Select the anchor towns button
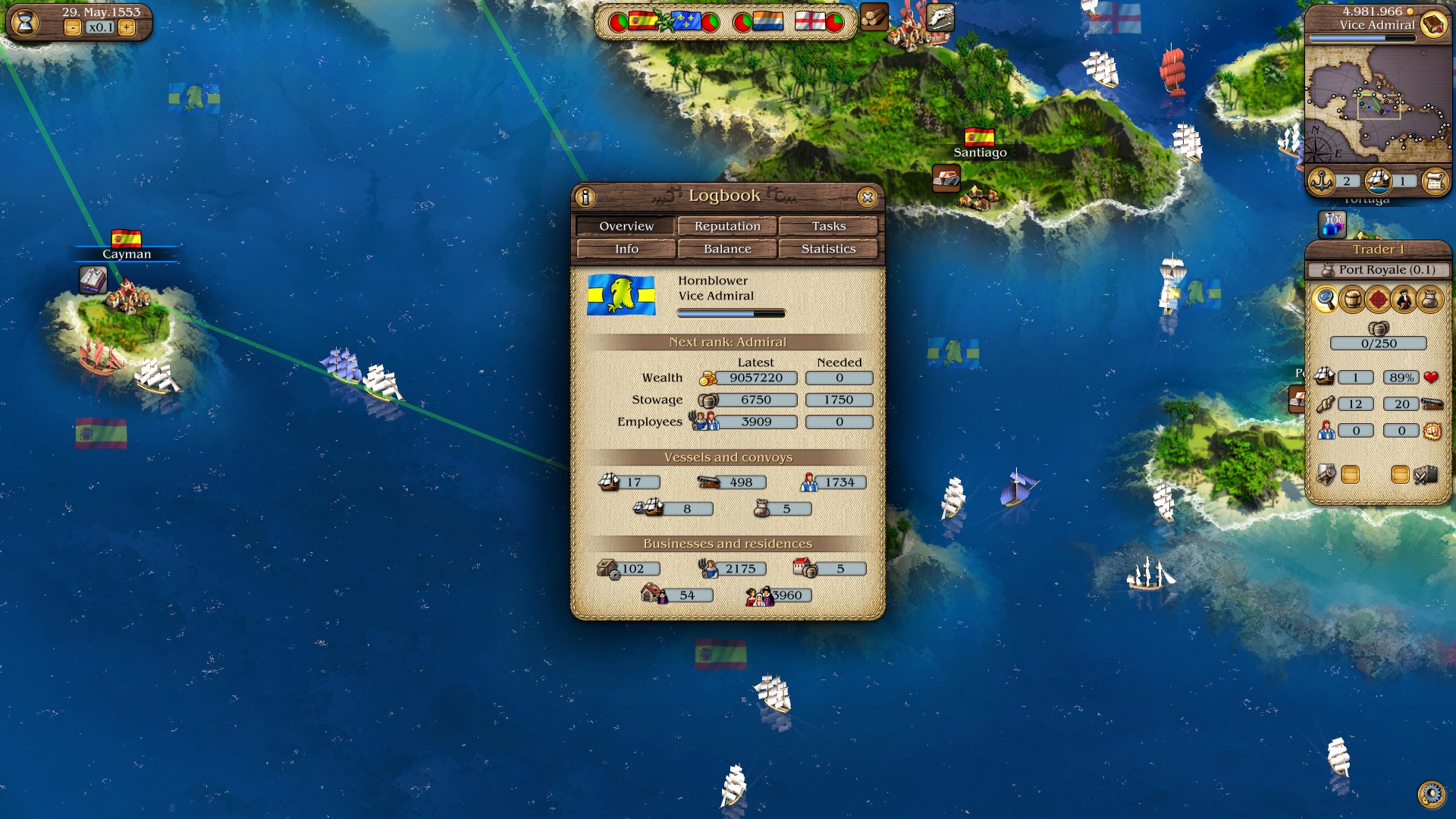 pos(1323,181)
